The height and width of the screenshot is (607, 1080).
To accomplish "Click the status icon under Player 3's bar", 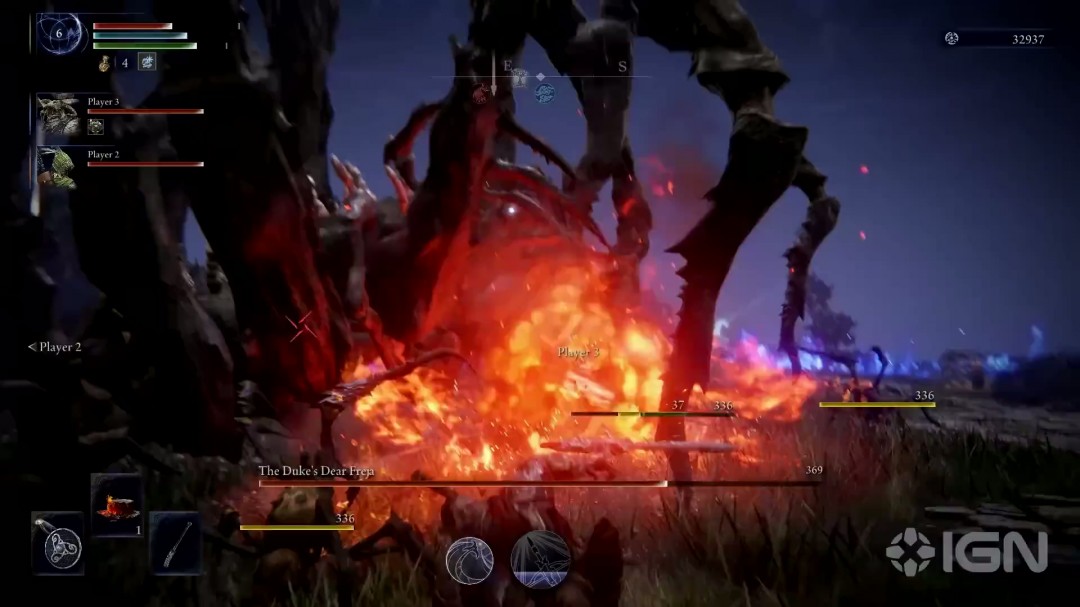I will coord(96,127).
